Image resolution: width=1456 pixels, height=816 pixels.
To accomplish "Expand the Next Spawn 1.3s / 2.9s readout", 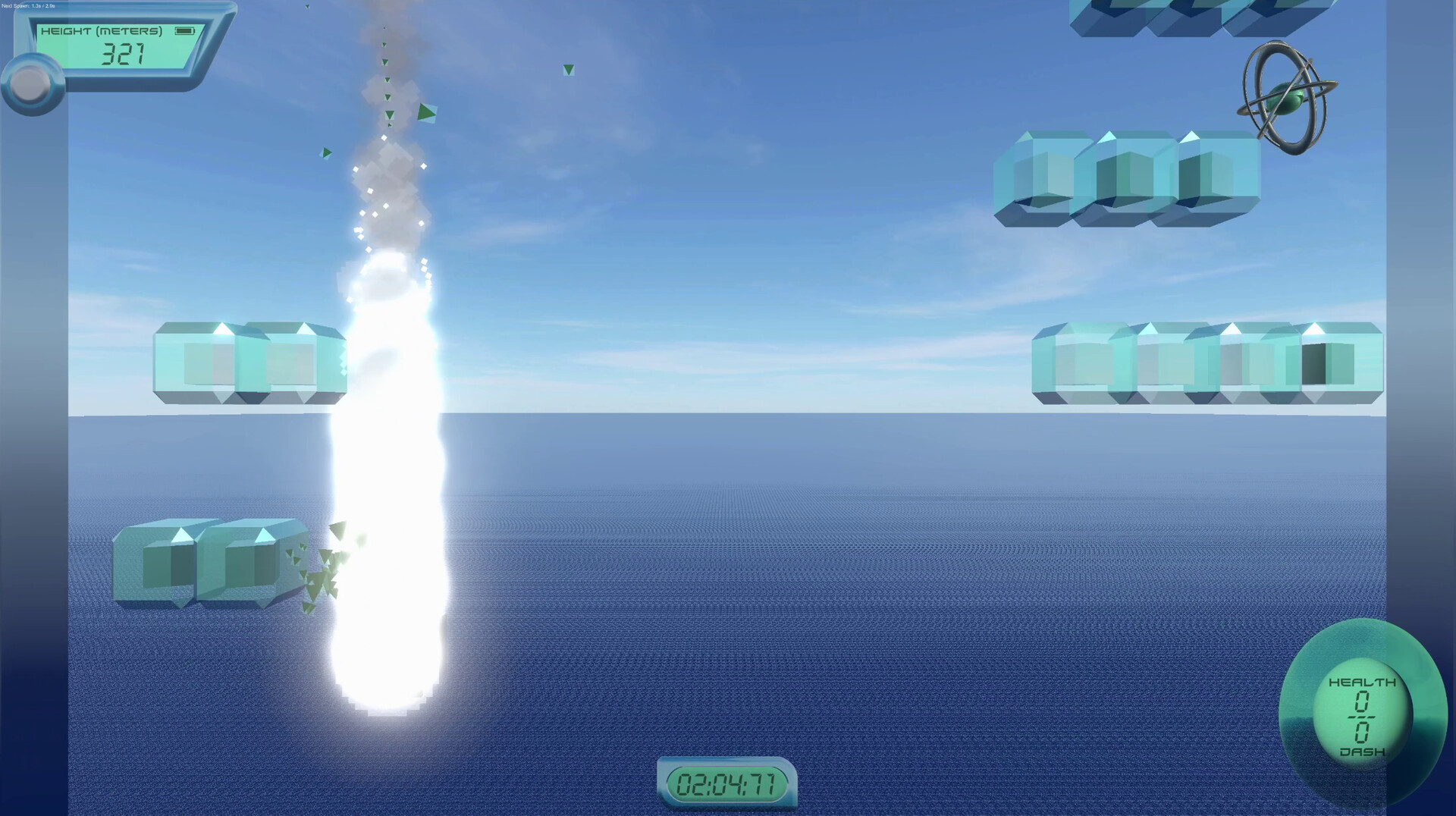I will click(29, 5).
